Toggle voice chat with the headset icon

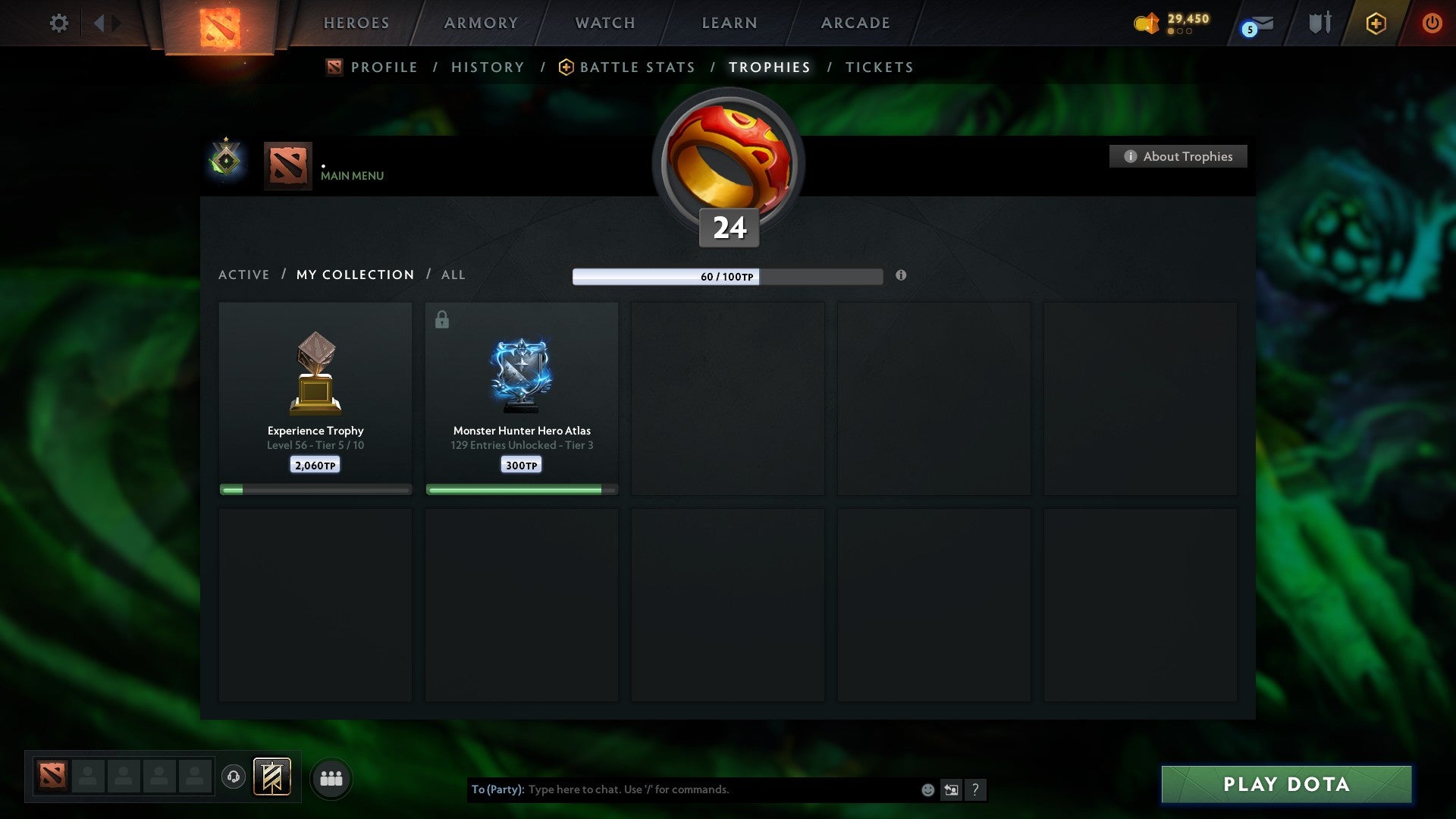point(234,777)
